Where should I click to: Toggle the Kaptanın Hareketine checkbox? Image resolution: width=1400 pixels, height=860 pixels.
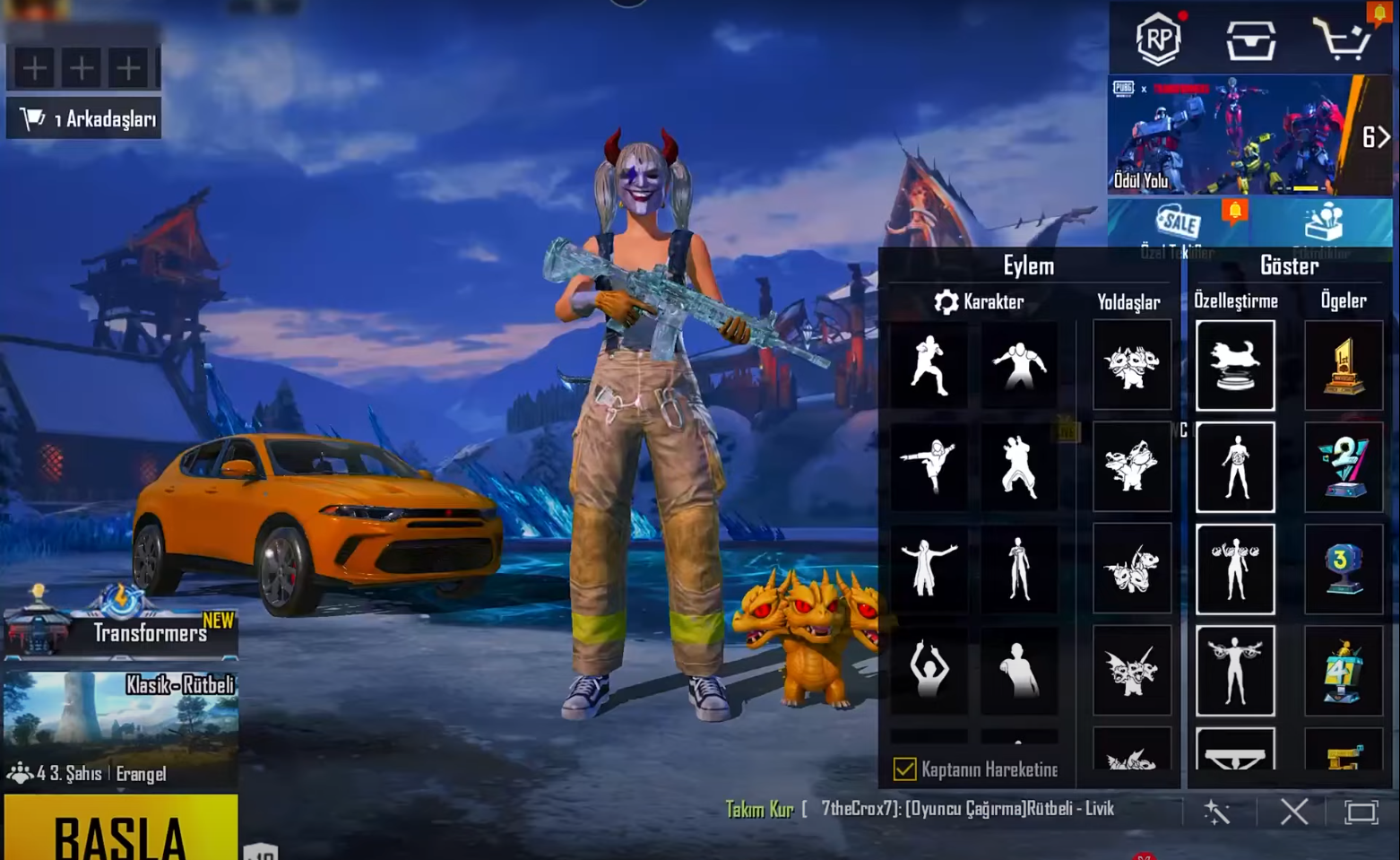coord(904,769)
